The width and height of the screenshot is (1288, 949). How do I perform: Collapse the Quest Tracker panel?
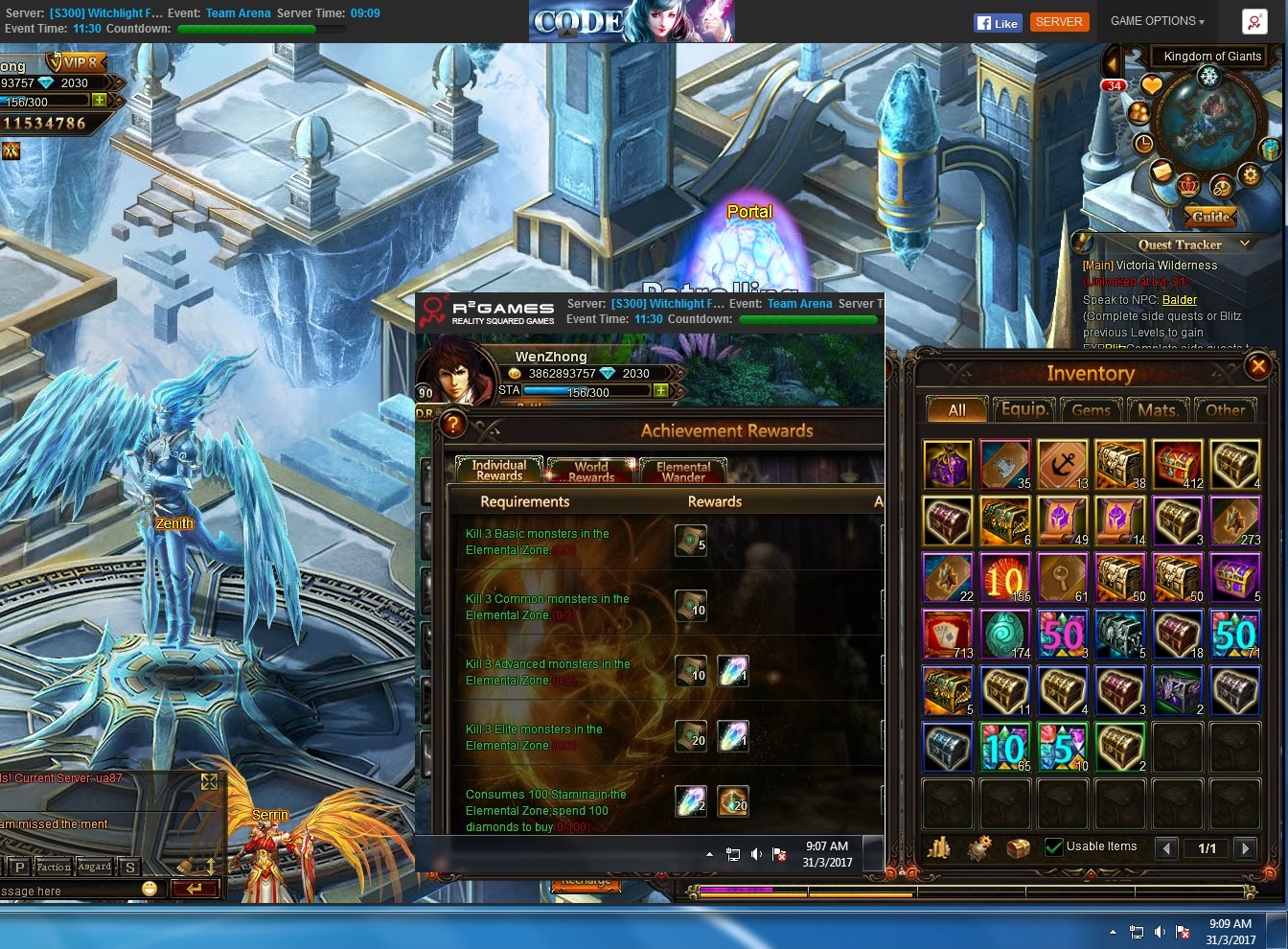click(1245, 243)
